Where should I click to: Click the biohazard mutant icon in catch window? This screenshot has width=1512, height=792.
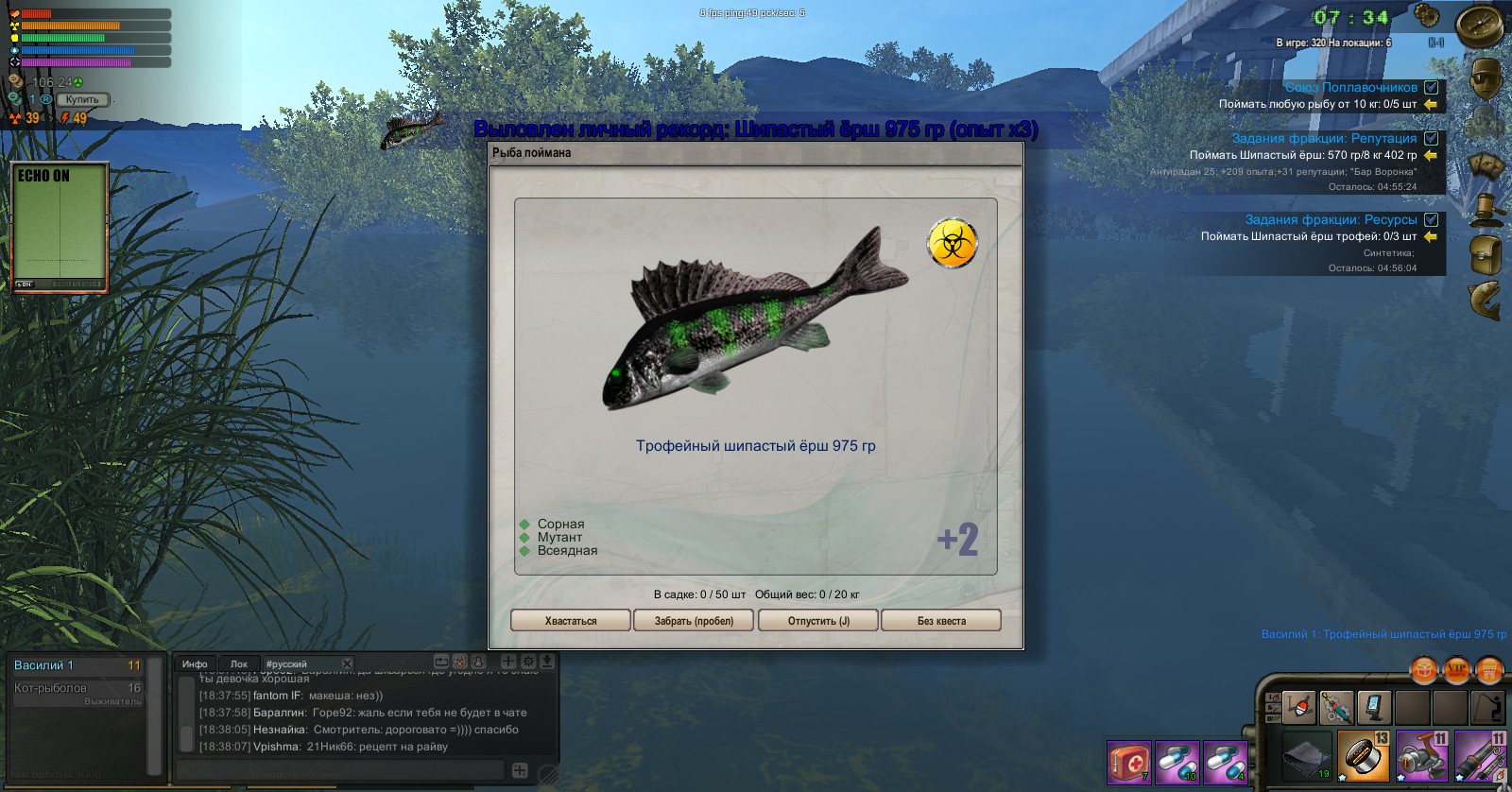(952, 243)
